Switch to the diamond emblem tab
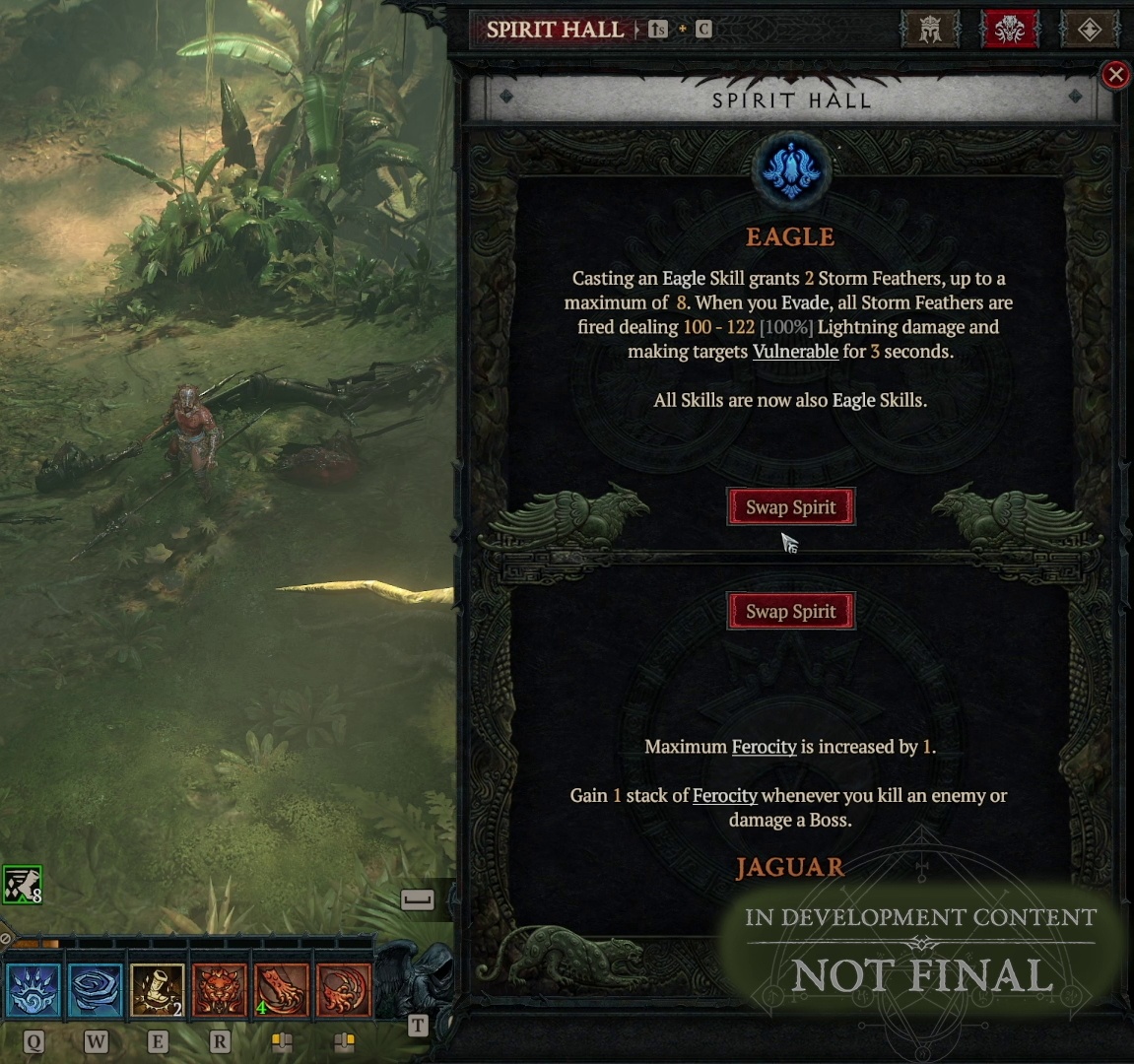Viewport: 1134px width, 1064px height. (1089, 30)
